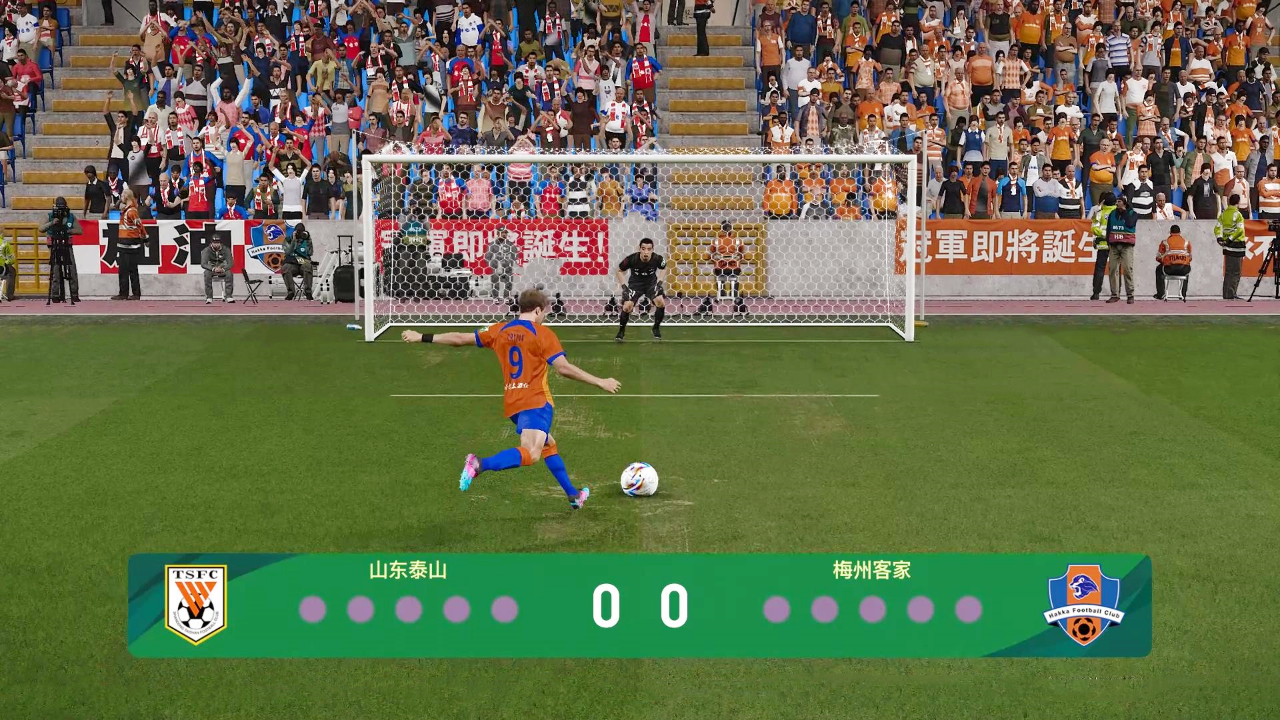Toggle the middle penalty indicator dot on the left
This screenshot has width=1280, height=720.
pyautogui.click(x=409, y=610)
